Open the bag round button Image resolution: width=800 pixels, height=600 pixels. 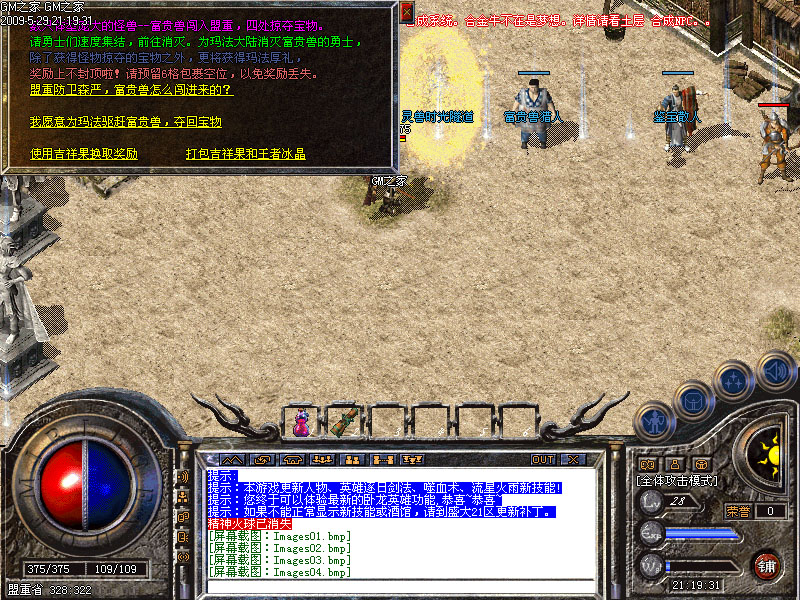point(692,401)
